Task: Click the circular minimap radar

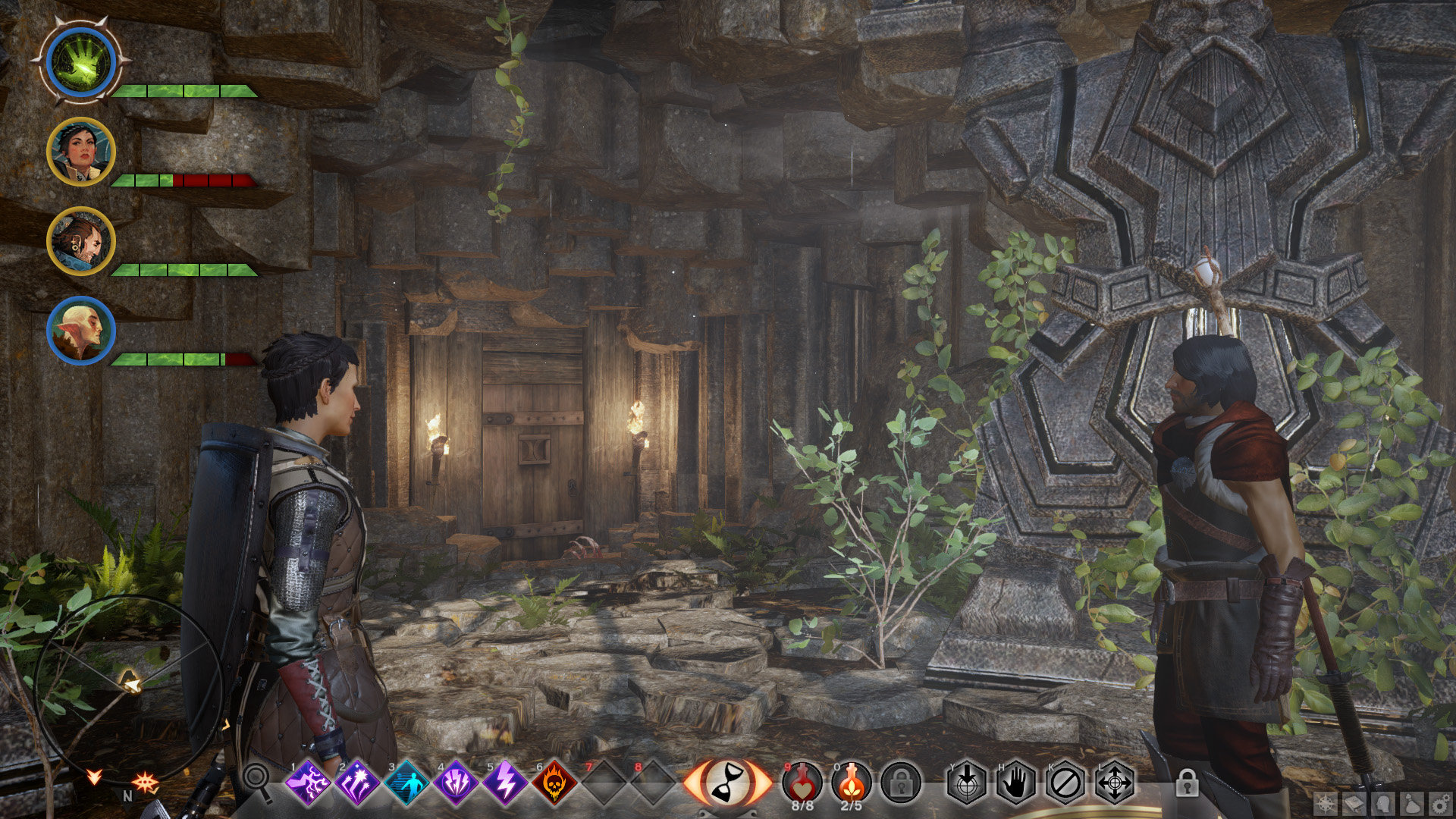Action: [x=127, y=686]
